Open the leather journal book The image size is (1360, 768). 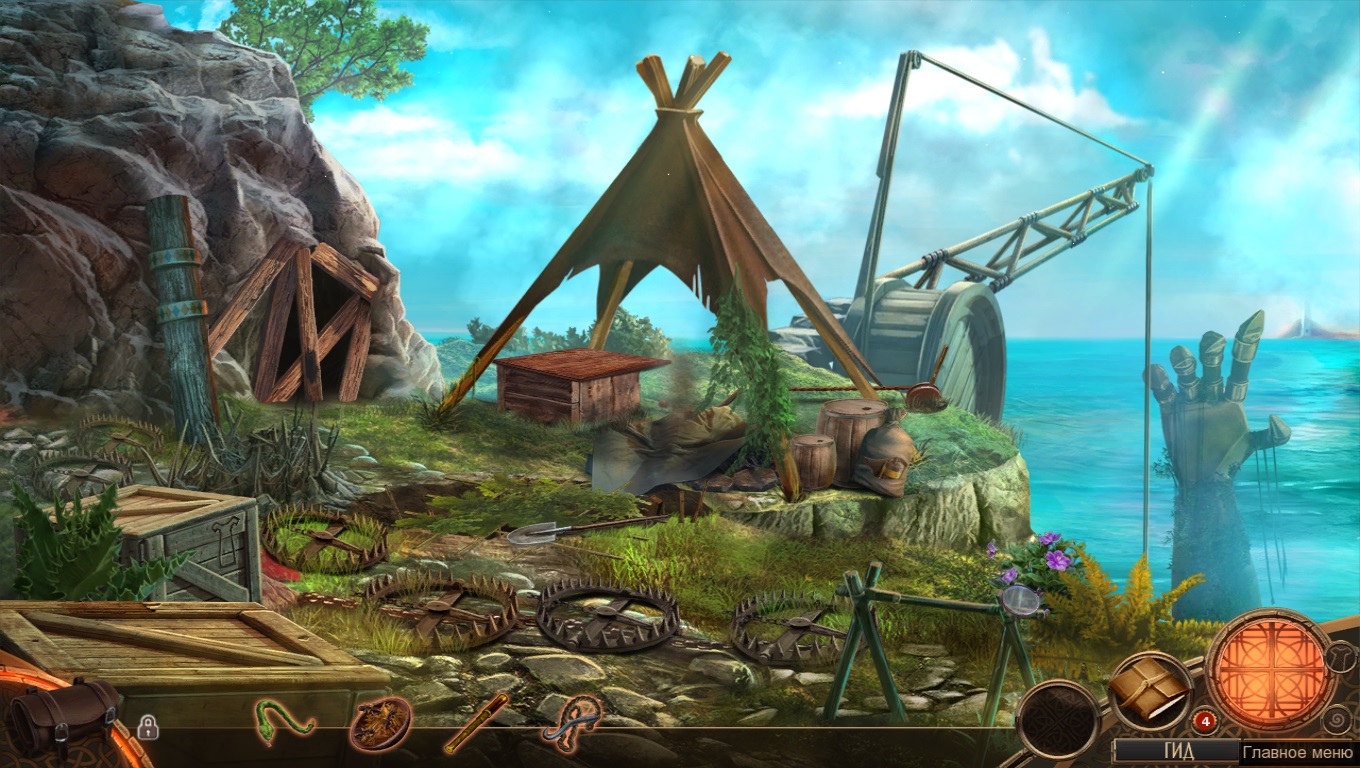[x=1149, y=689]
